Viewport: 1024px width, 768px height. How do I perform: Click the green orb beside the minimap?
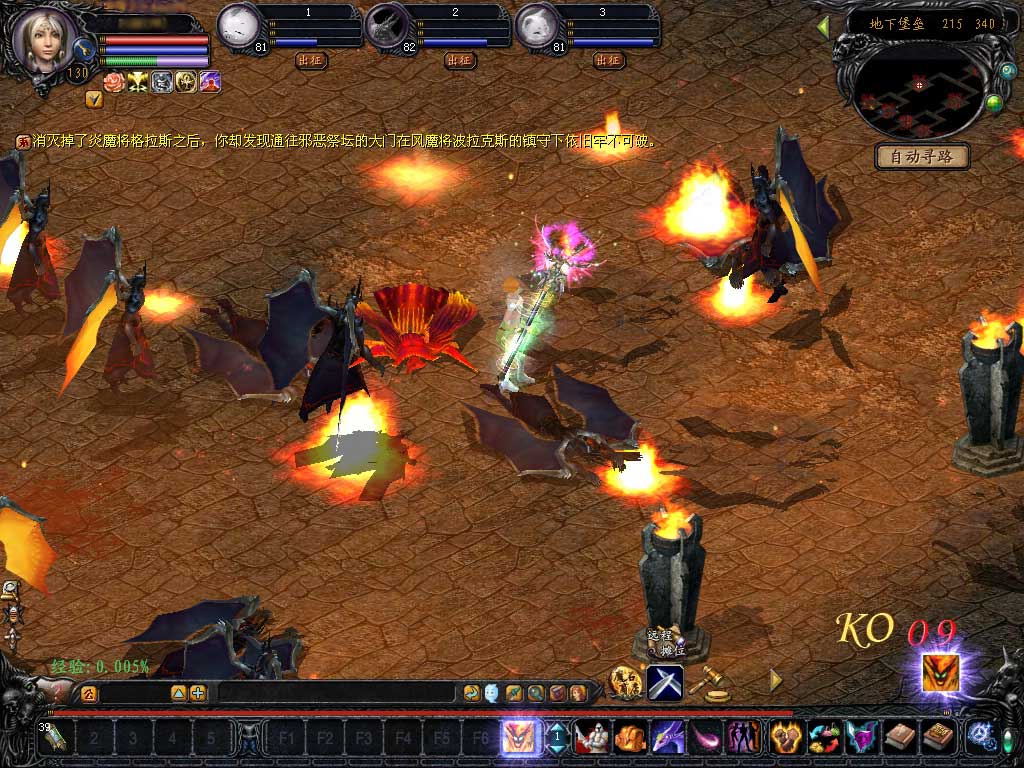993,102
